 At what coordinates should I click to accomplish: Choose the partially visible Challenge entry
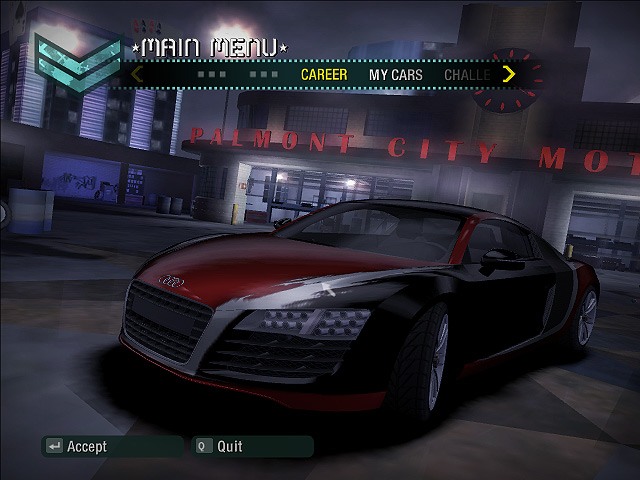pos(467,74)
